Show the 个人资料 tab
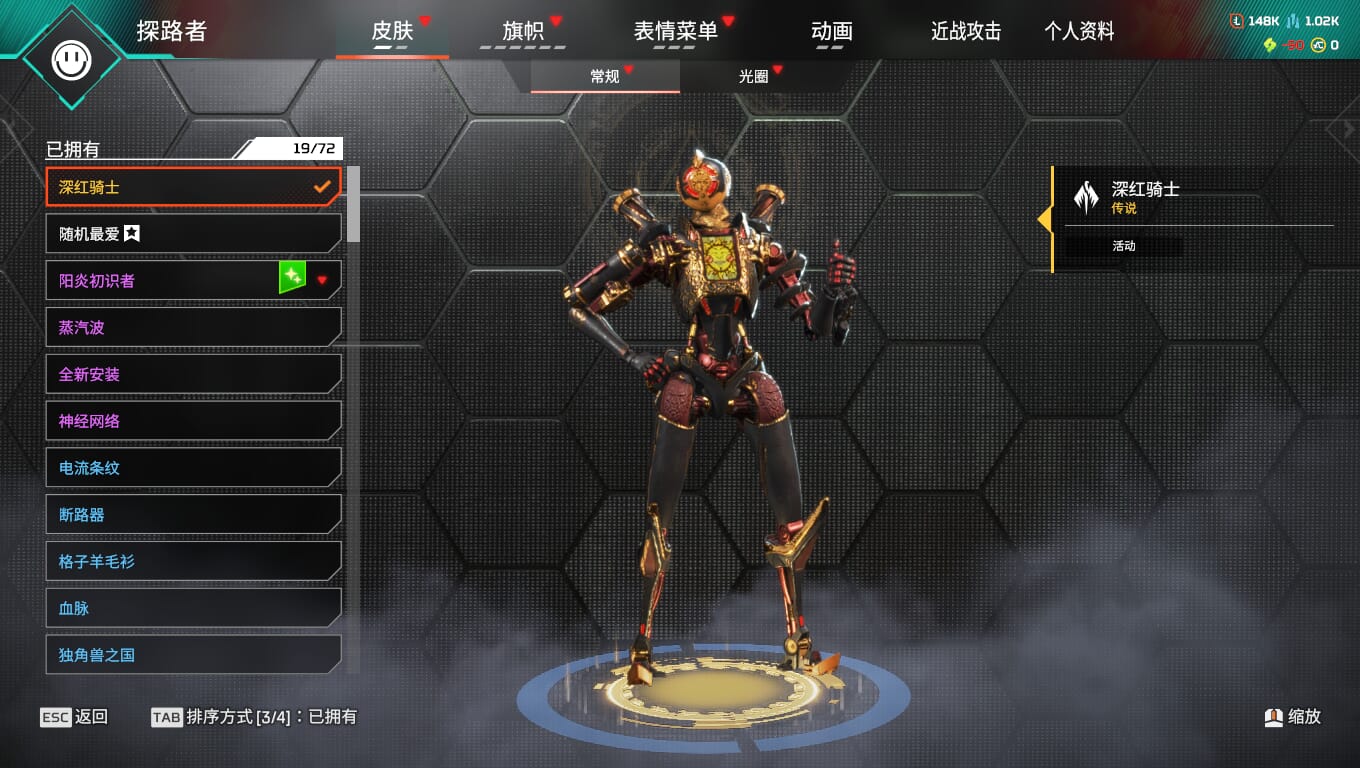Viewport: 1360px width, 768px height. (x=1079, y=31)
